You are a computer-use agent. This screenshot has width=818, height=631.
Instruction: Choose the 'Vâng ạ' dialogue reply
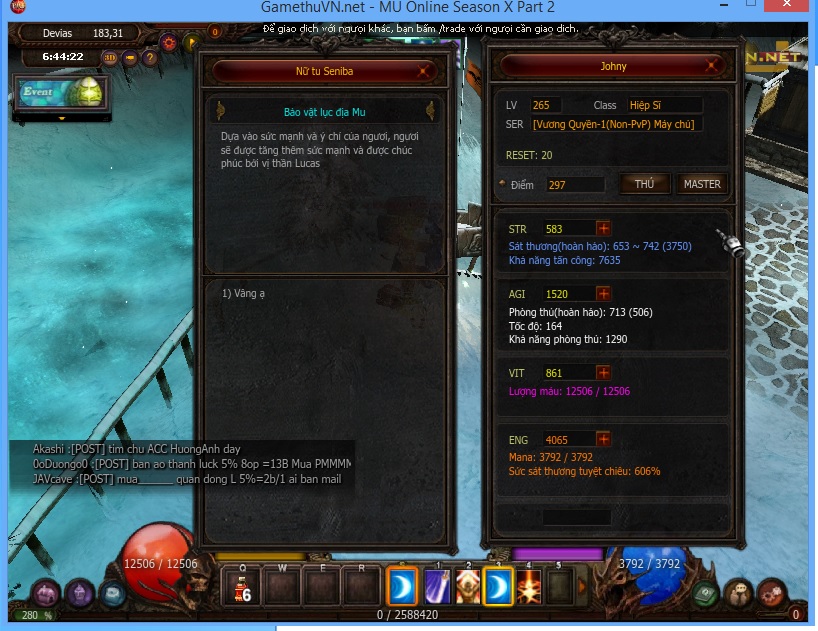[x=246, y=293]
